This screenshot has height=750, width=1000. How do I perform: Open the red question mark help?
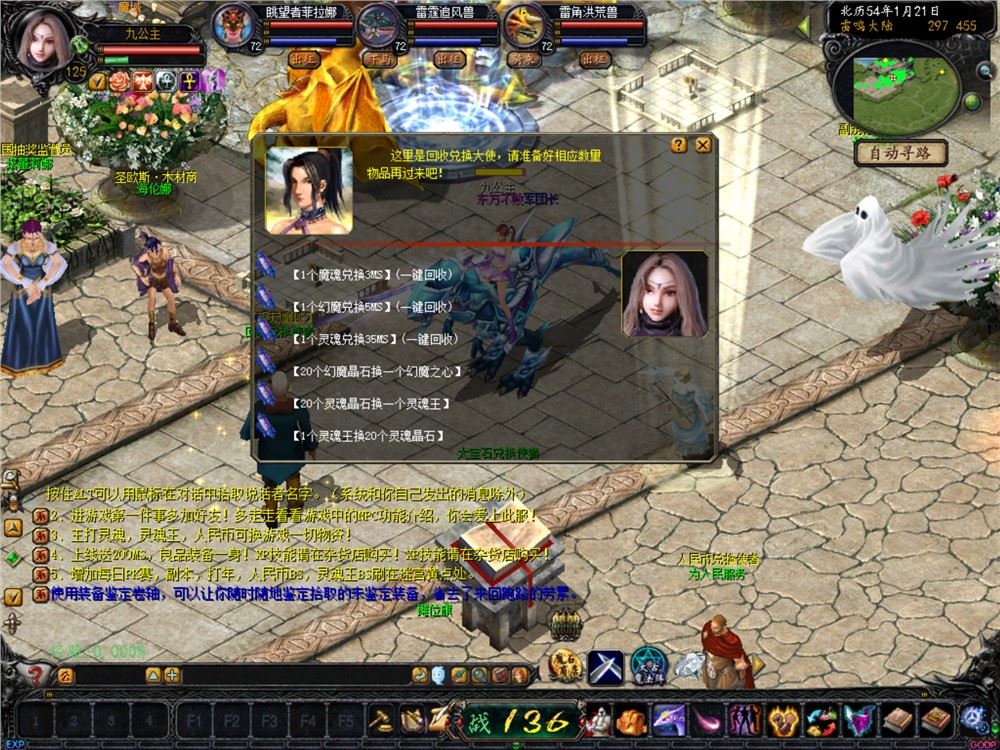coord(38,675)
